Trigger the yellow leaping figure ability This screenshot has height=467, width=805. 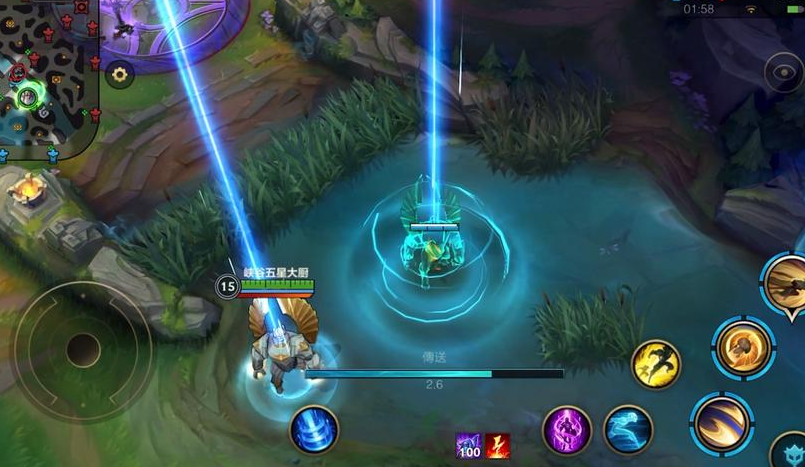point(656,365)
